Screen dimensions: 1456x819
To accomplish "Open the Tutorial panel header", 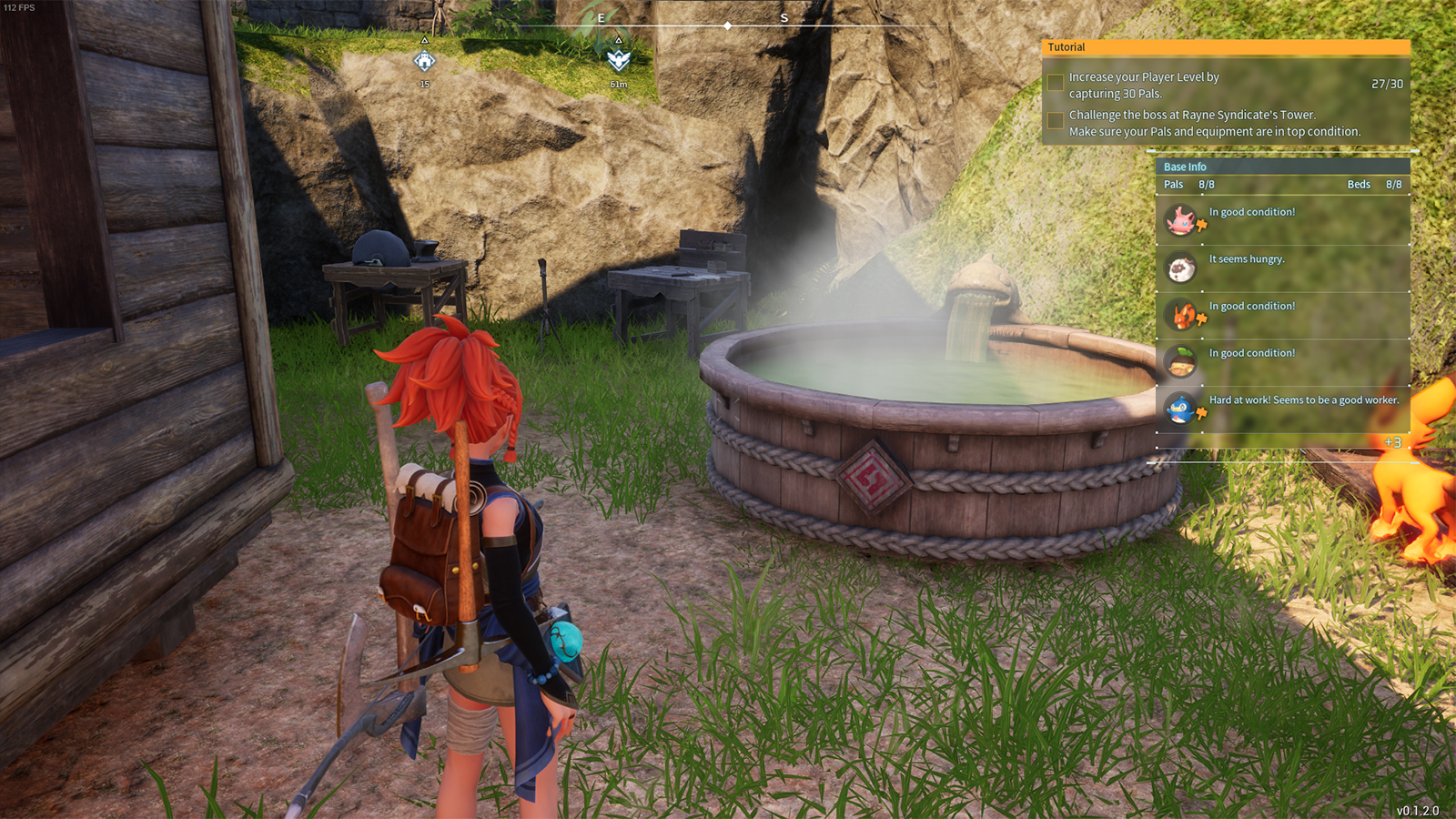I will (1225, 47).
